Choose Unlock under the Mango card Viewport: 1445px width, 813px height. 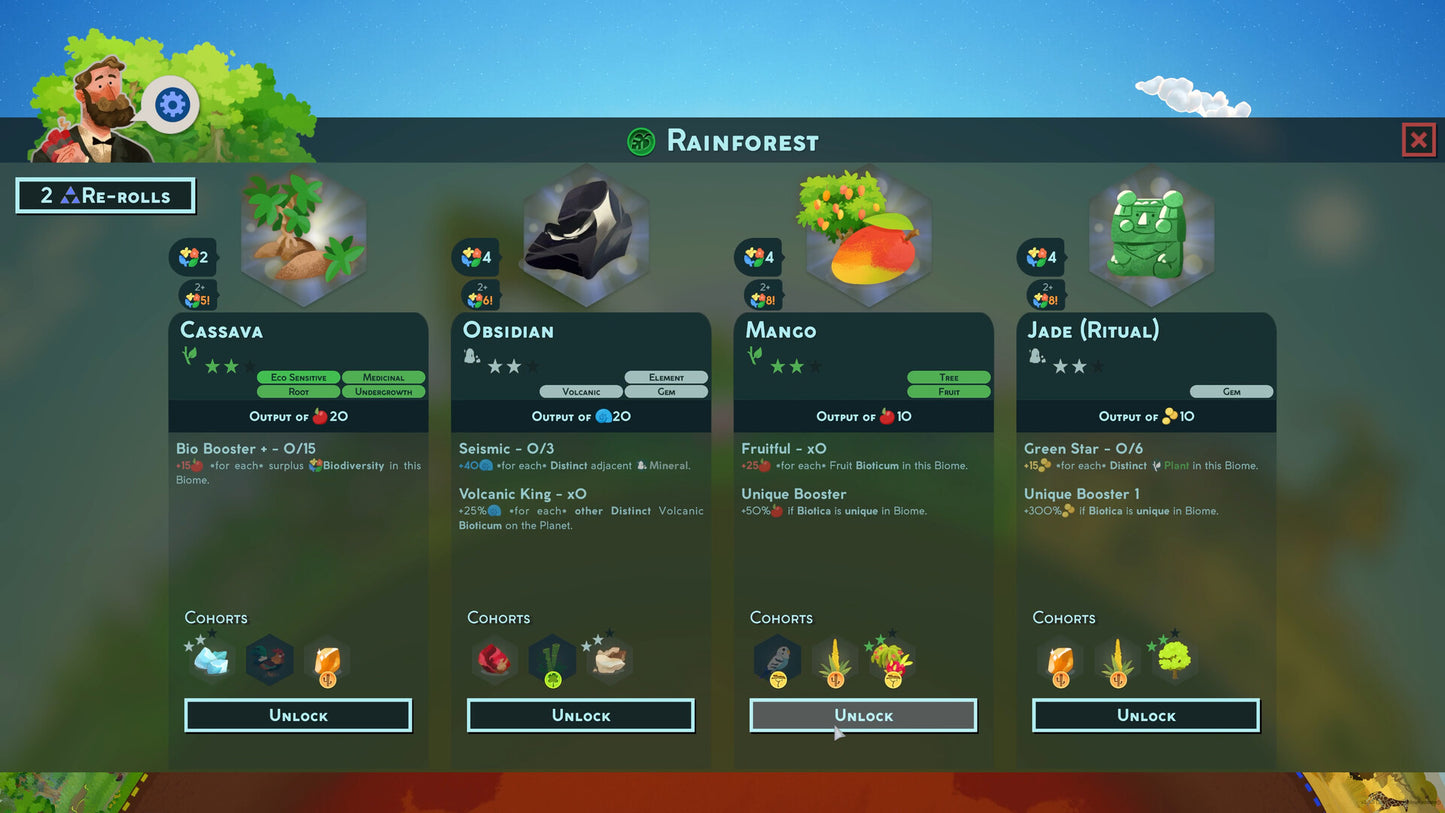pos(863,715)
